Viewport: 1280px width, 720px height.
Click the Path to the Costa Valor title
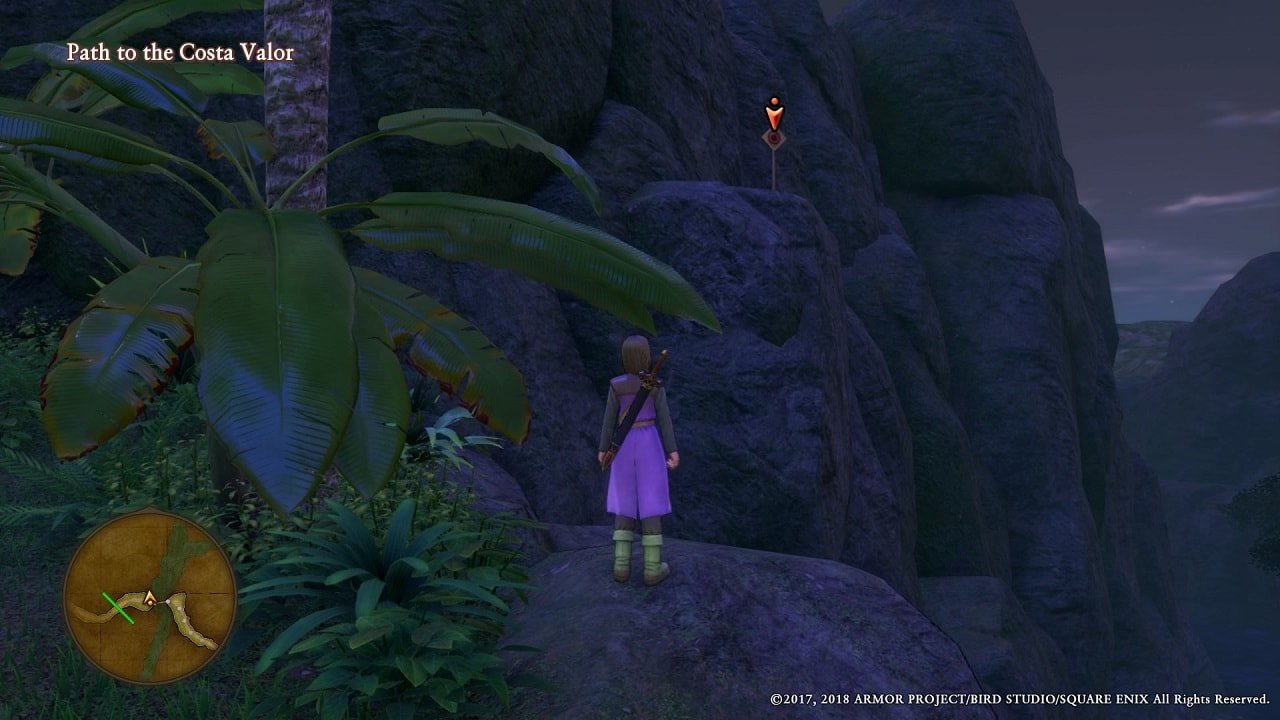point(180,52)
